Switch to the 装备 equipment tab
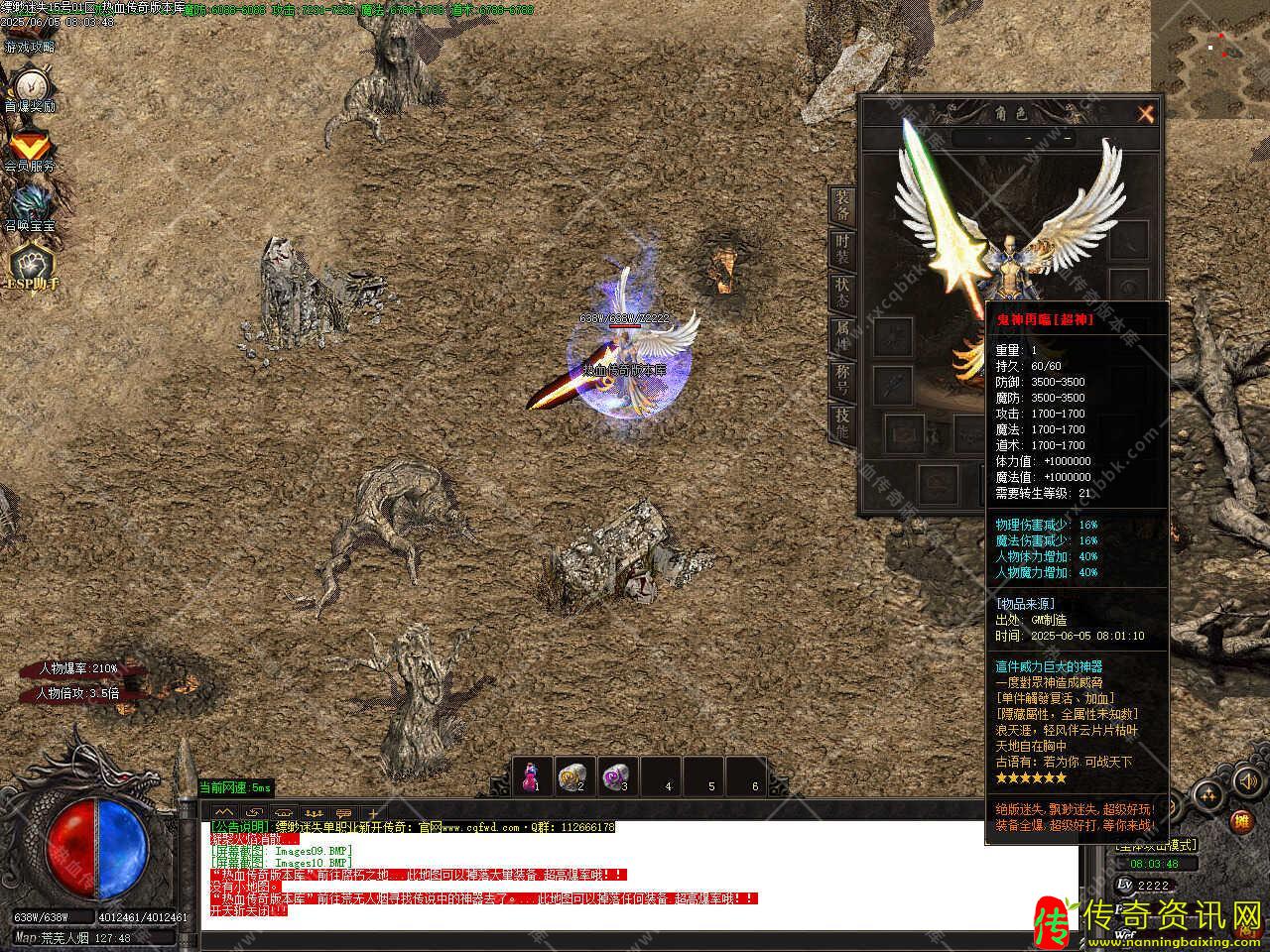The width and height of the screenshot is (1270, 952). click(842, 205)
